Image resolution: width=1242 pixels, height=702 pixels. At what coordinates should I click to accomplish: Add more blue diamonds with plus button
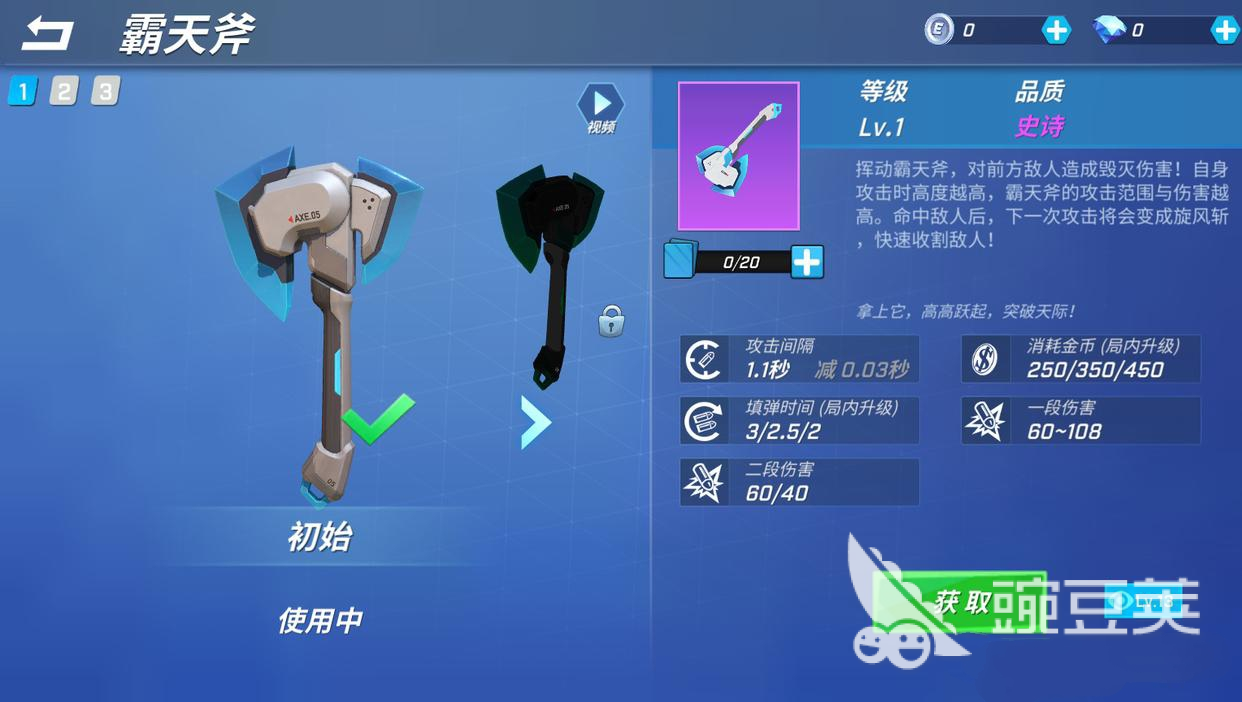pyautogui.click(x=1224, y=30)
